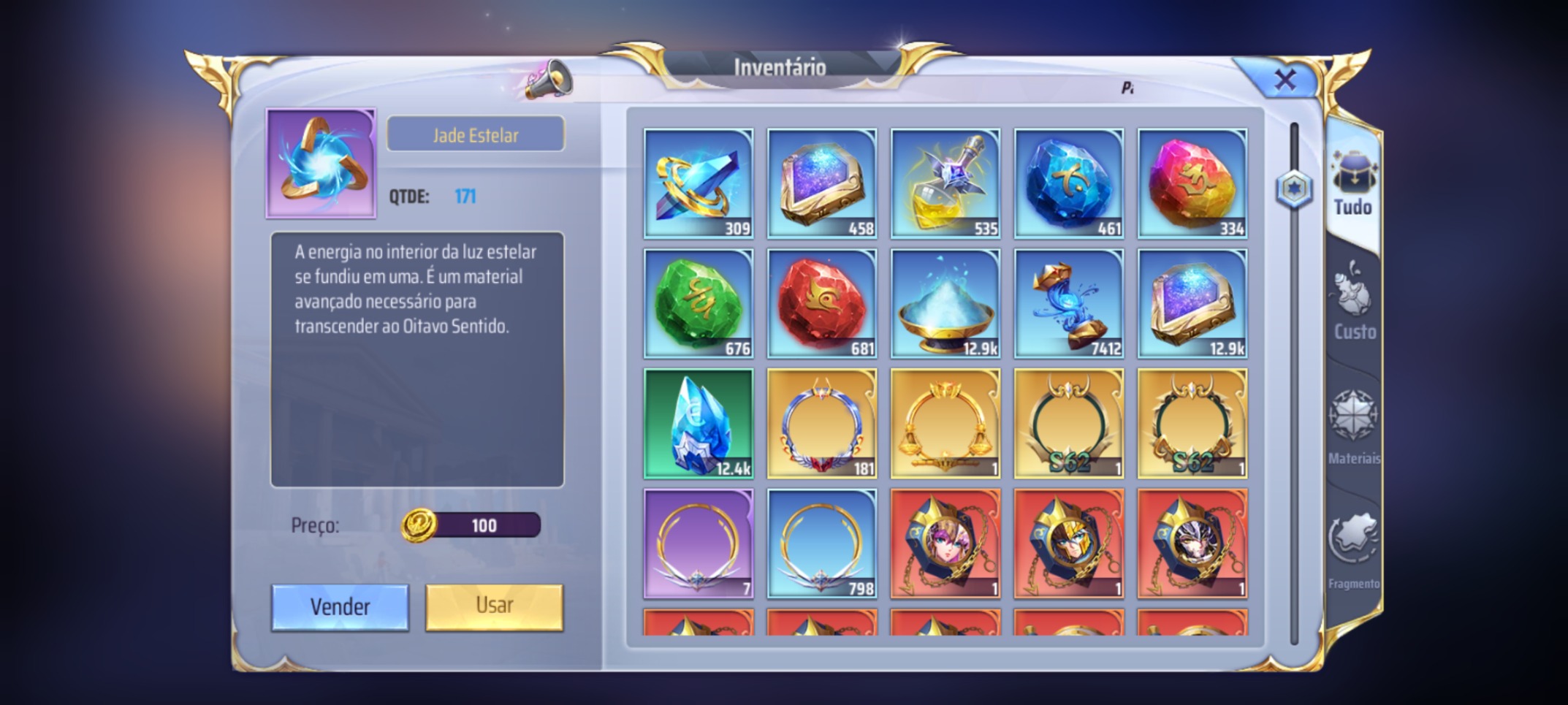Choose the yellow potion slot with 535

(945, 183)
